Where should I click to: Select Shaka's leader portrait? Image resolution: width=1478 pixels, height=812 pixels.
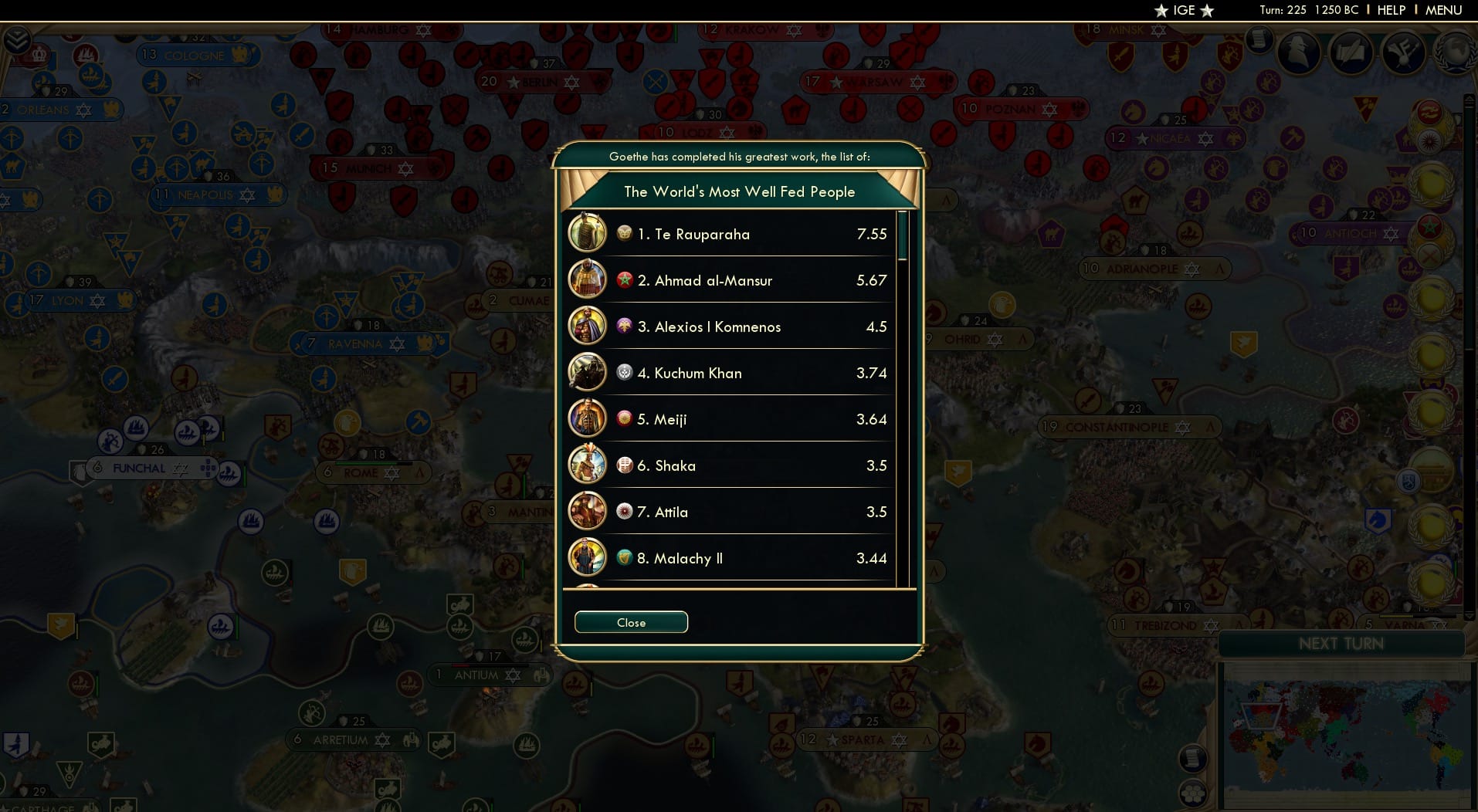(x=588, y=464)
